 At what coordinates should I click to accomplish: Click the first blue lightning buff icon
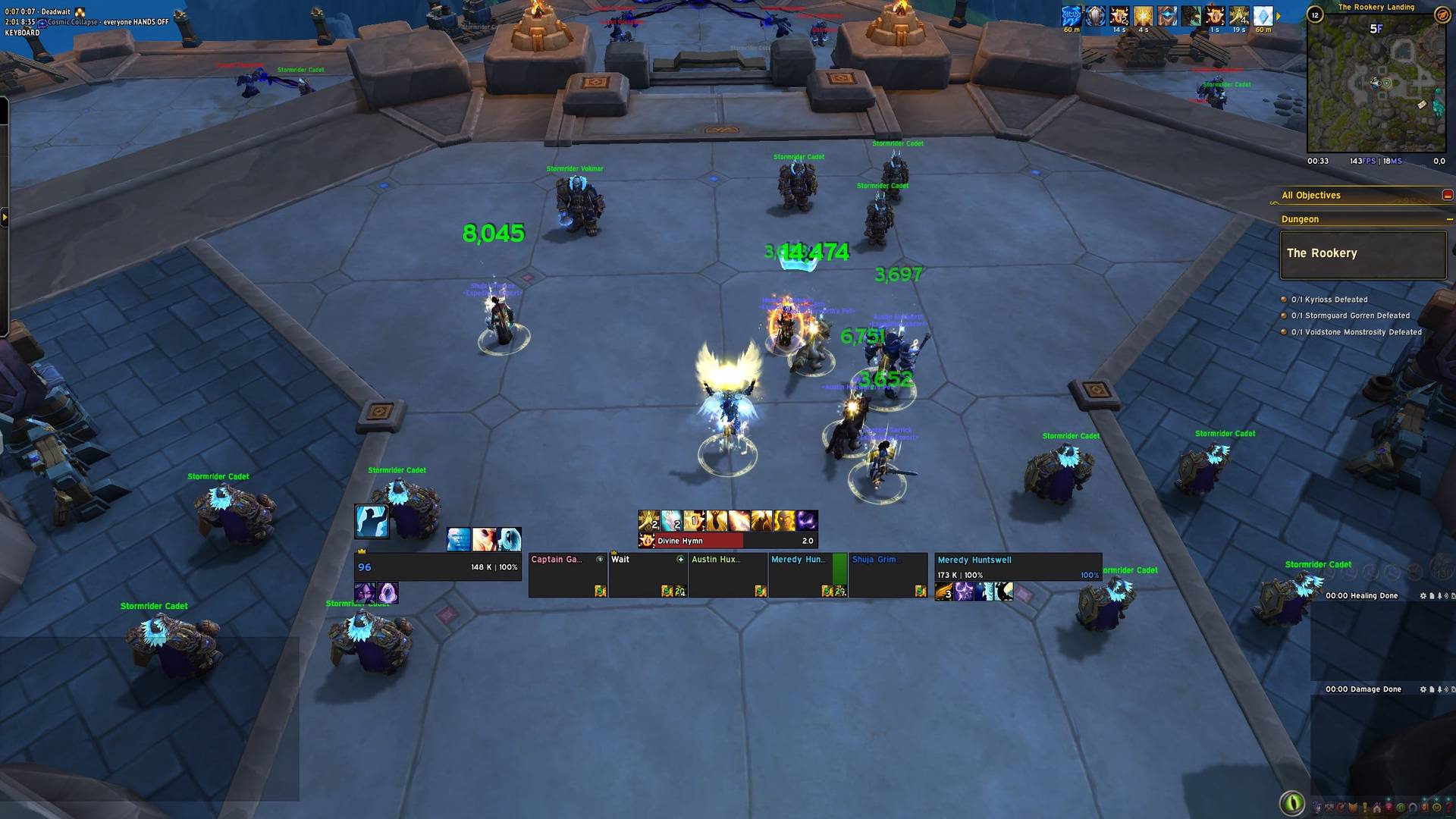pyautogui.click(x=1071, y=16)
